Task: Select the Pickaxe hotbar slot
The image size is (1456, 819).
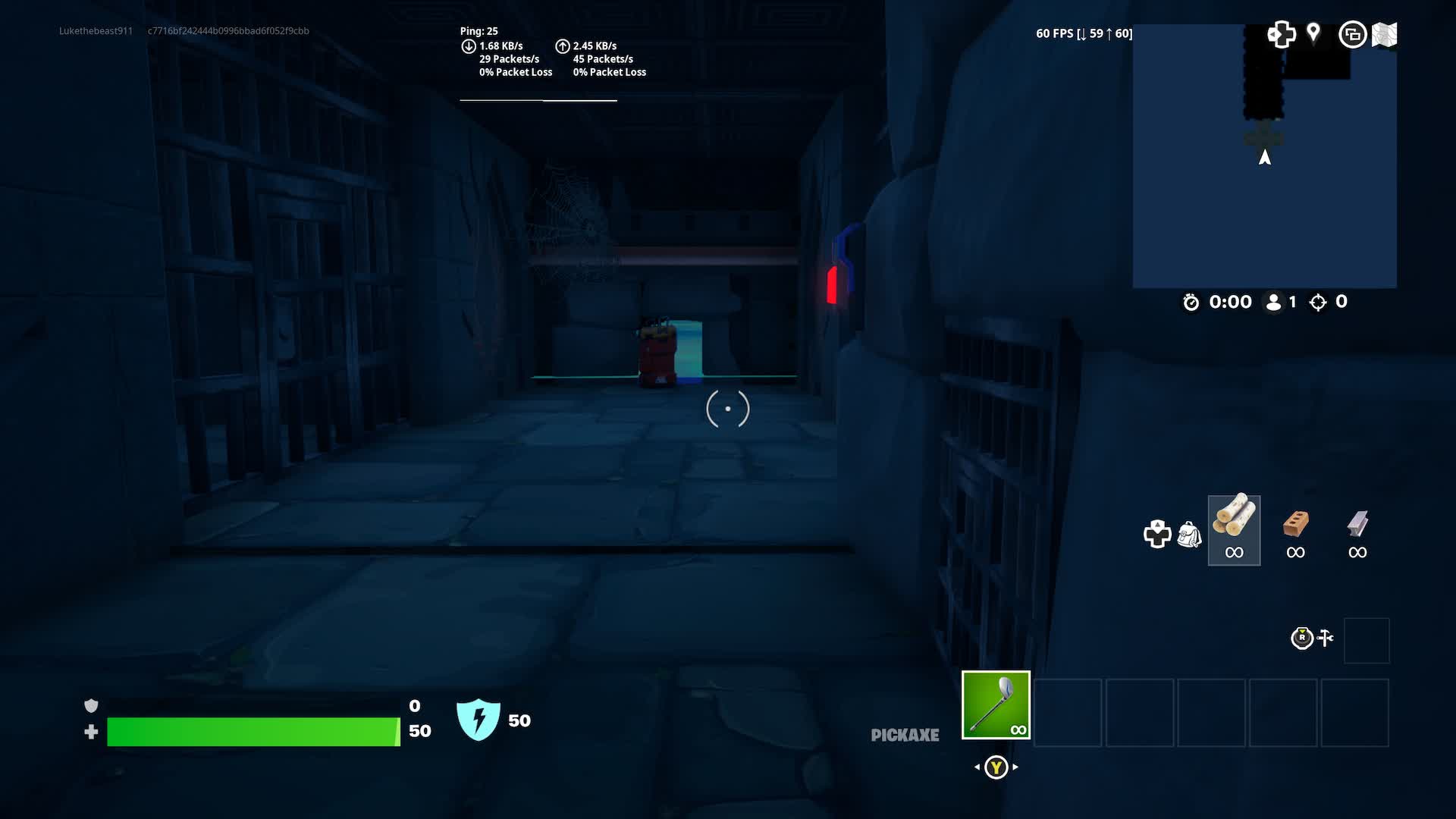Action: pos(996,705)
